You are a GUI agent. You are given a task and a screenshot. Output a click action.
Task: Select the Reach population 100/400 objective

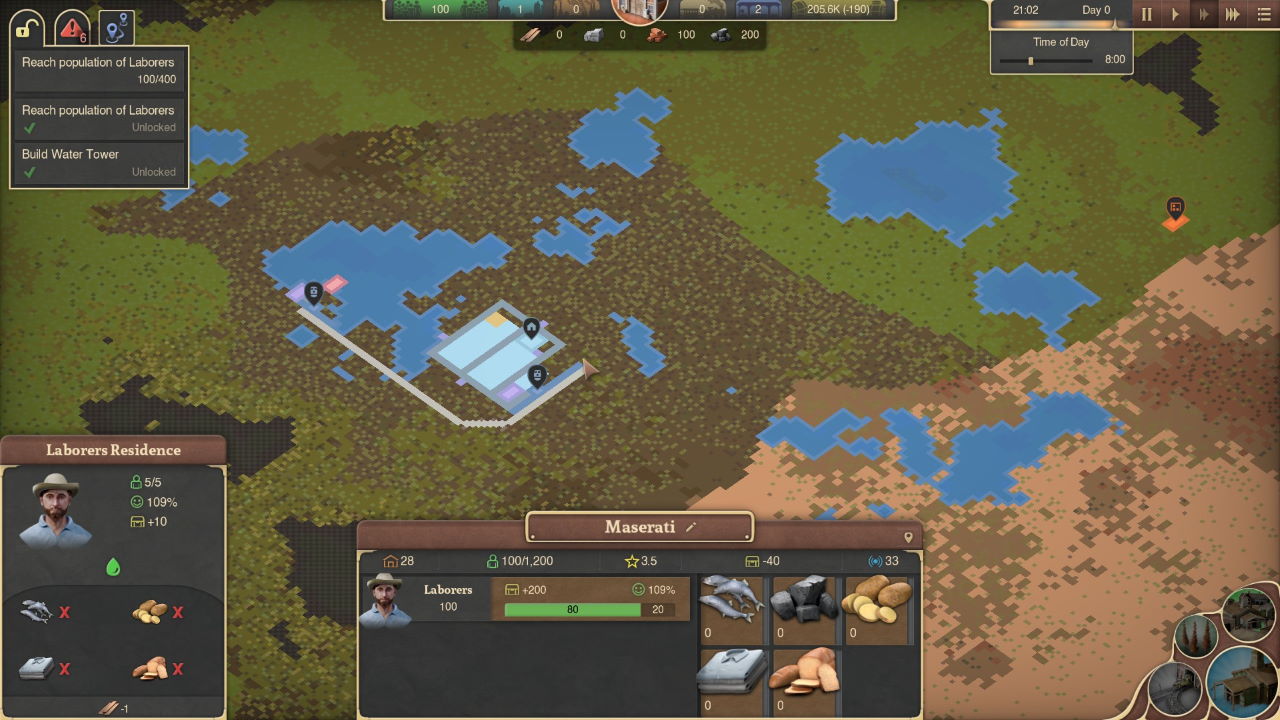coord(98,70)
